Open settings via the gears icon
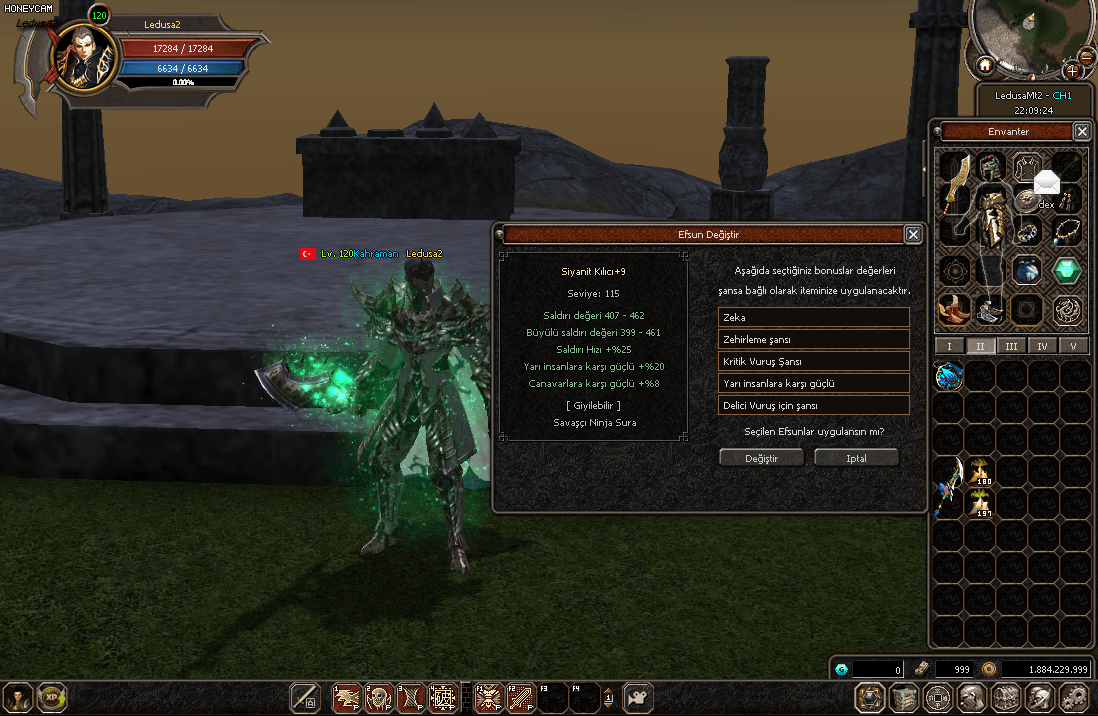Viewport: 1098px width, 716px height. pyautogui.click(x=1073, y=697)
